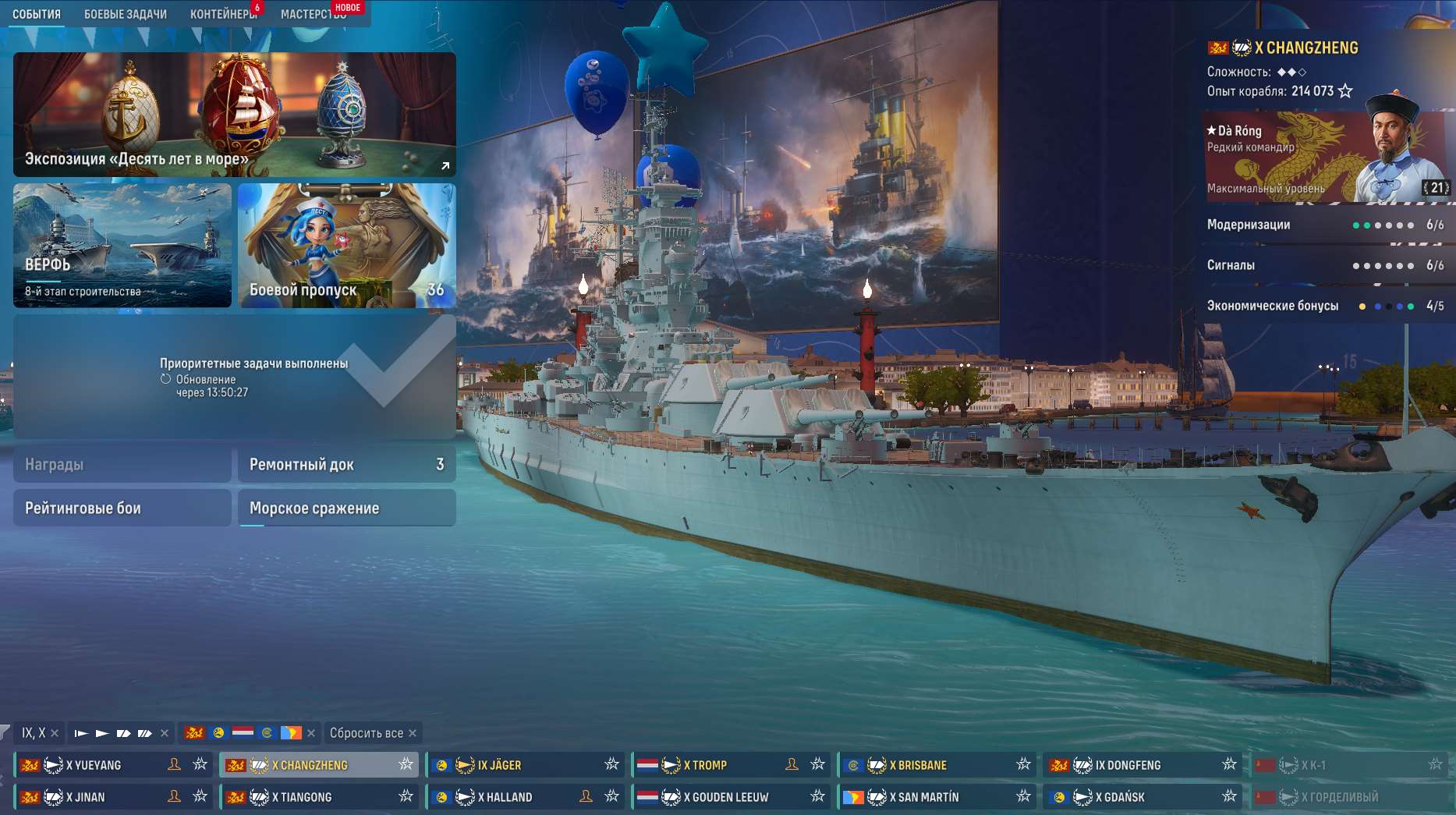Toggle favorite star on X CHANGZHENG
Viewport: 1456px width, 815px height.
click(x=405, y=765)
